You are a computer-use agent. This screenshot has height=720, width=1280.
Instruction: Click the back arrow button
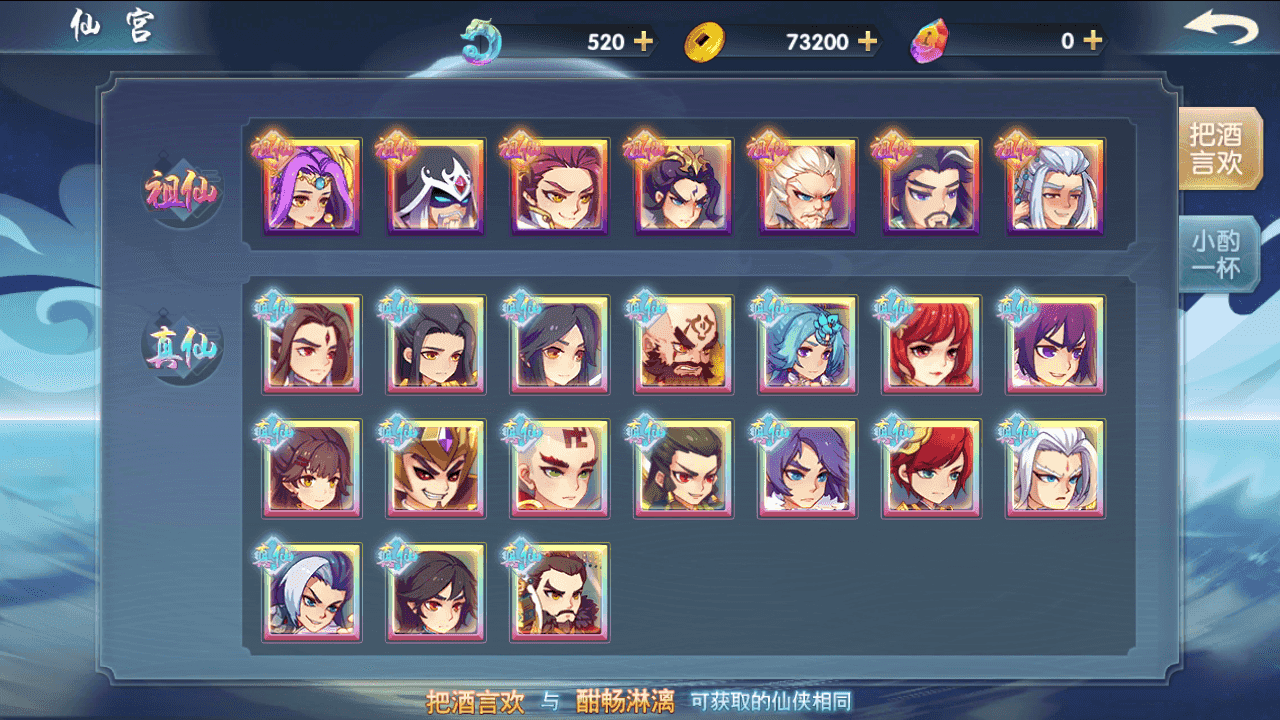click(x=1220, y=30)
